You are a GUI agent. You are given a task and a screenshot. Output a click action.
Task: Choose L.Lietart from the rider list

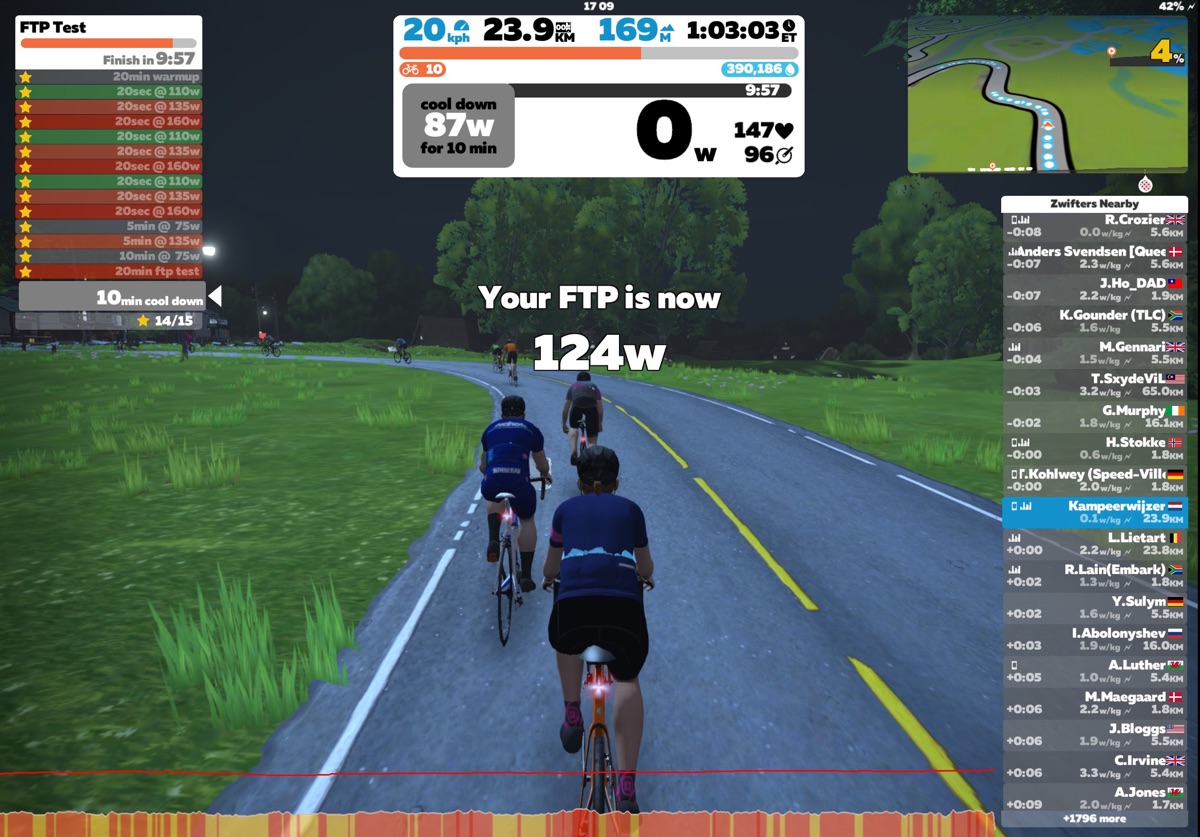coord(1094,544)
